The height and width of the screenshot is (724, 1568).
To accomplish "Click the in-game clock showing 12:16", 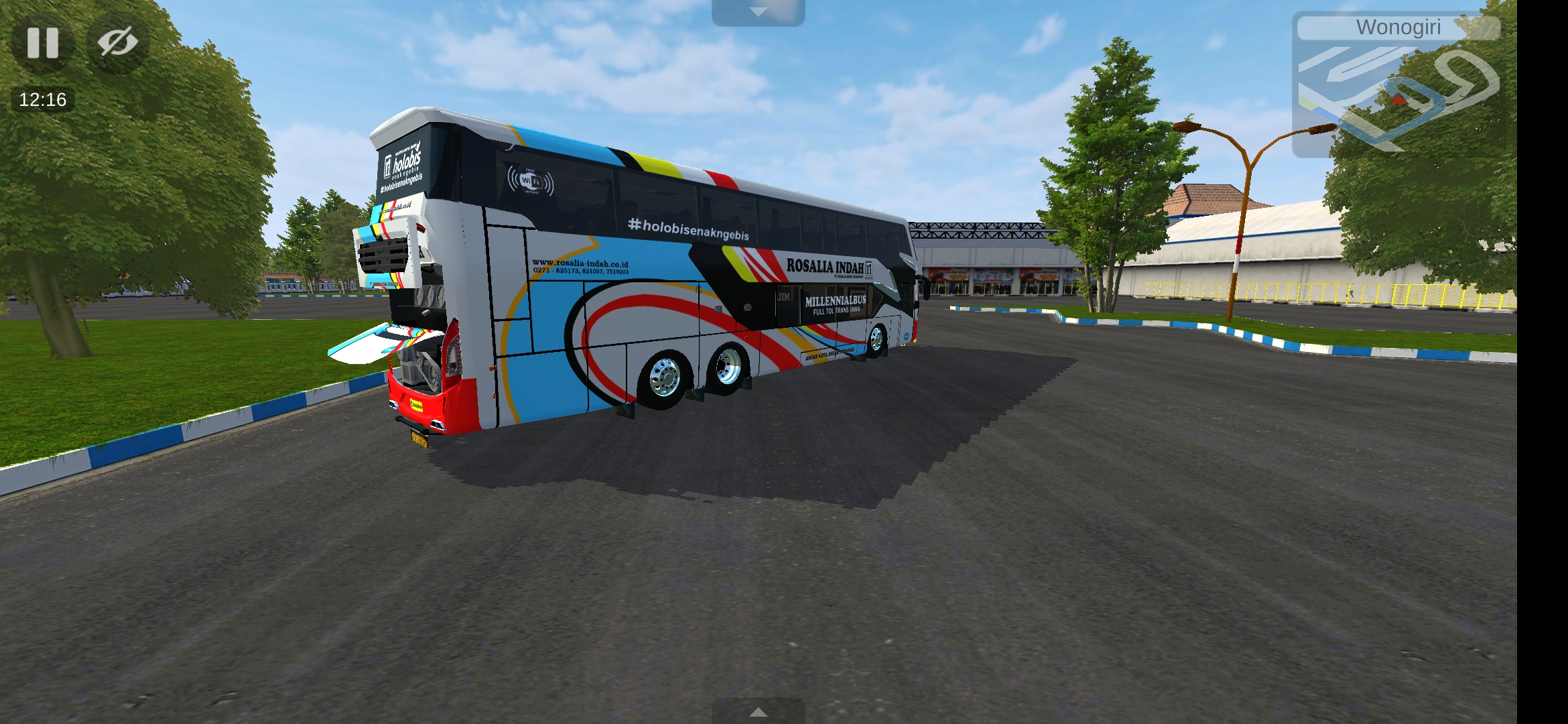I will coord(42,99).
